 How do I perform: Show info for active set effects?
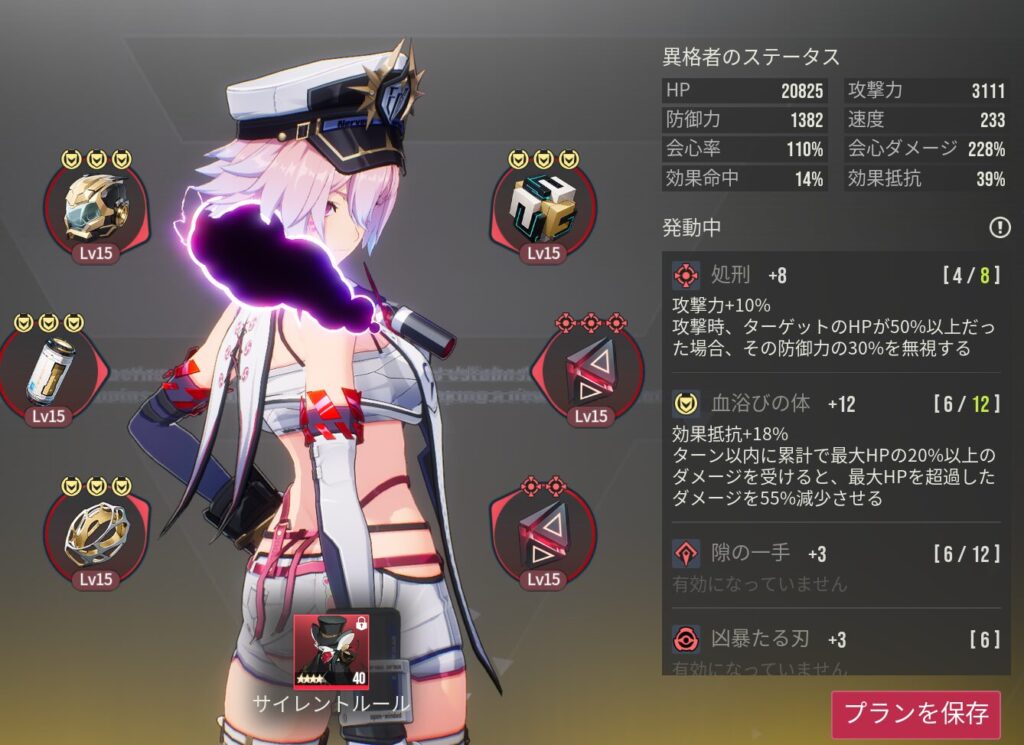click(x=999, y=228)
